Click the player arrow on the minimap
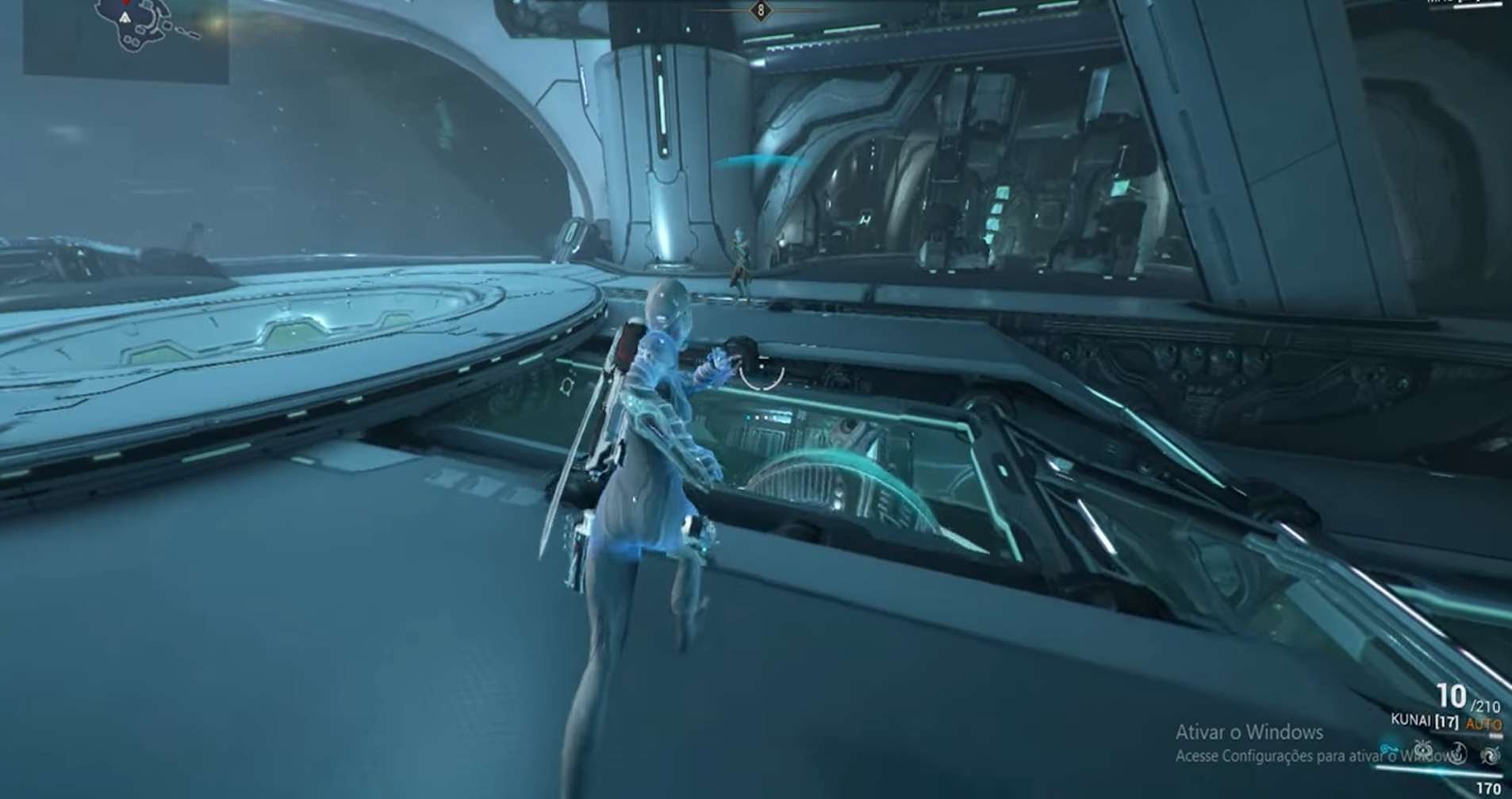Screen dimensions: 1512x799 (125, 17)
